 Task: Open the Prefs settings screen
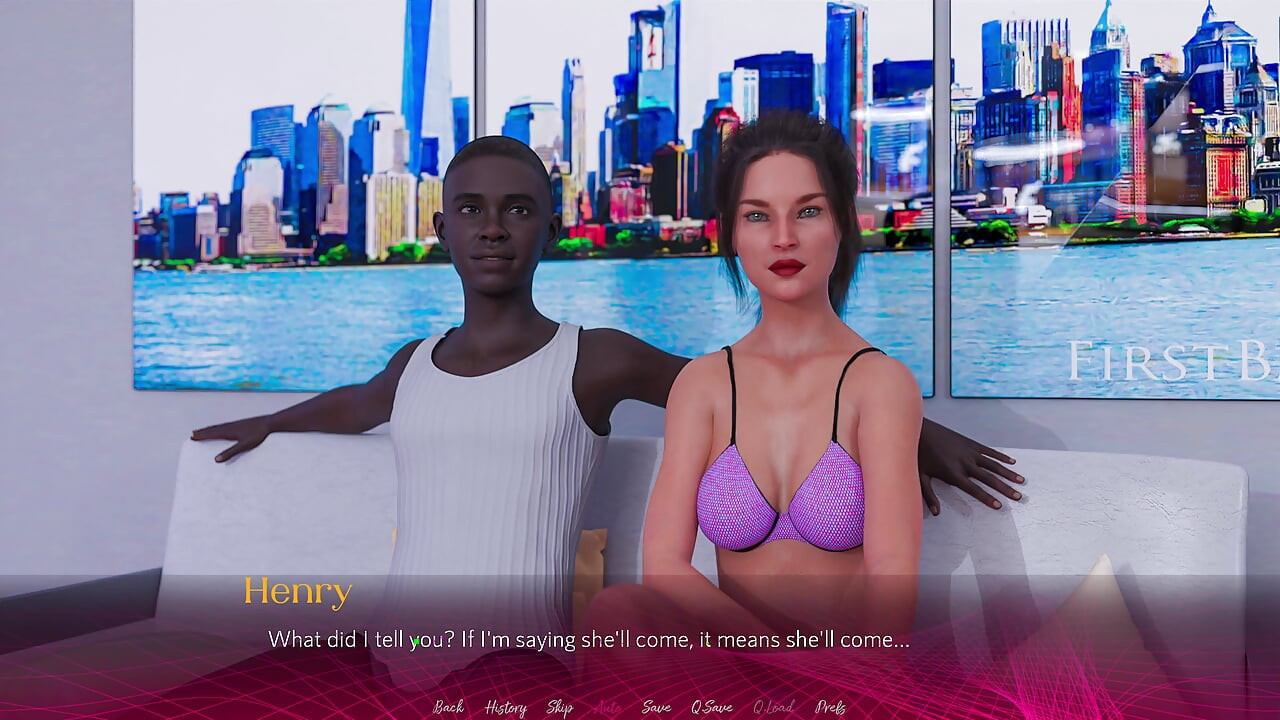click(830, 707)
